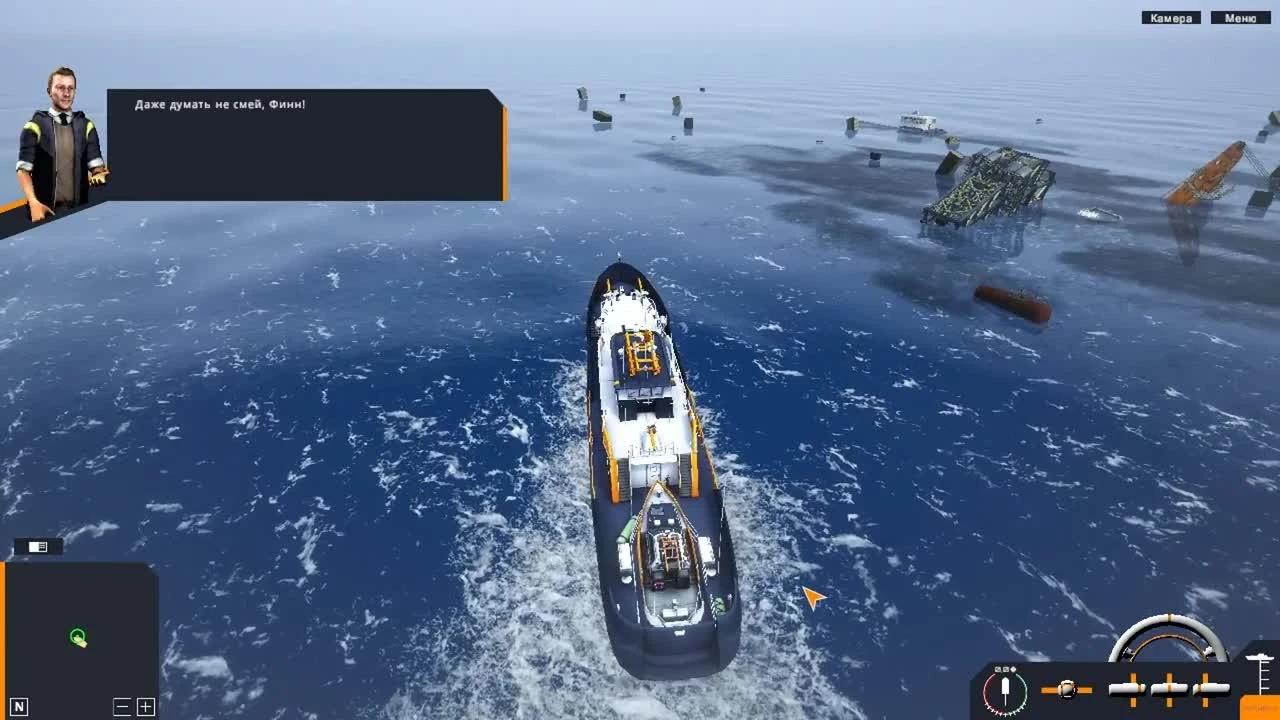Toggle the map display switch above the minimap
This screenshot has height=720, width=1280.
[x=37, y=546]
